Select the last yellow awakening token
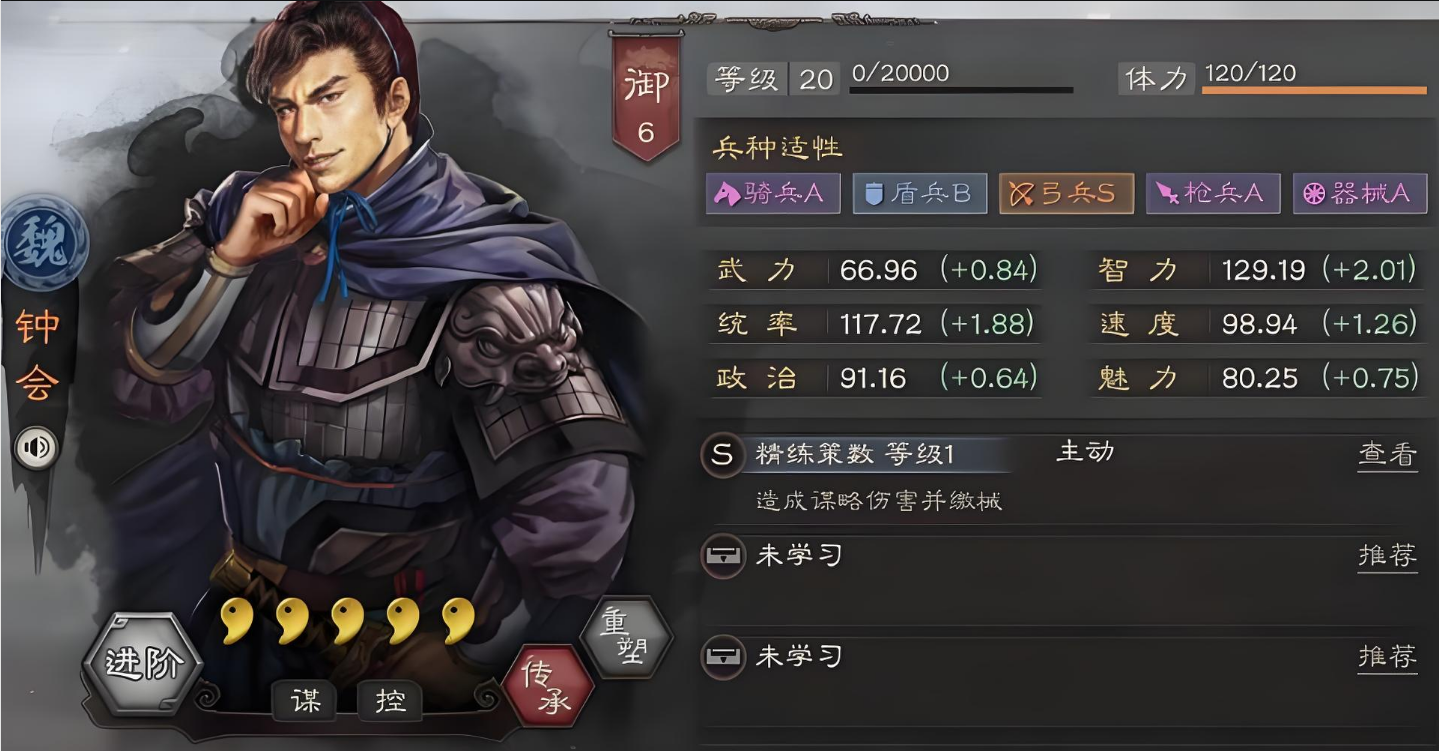Viewport: 1439px width, 751px height. coord(454,620)
